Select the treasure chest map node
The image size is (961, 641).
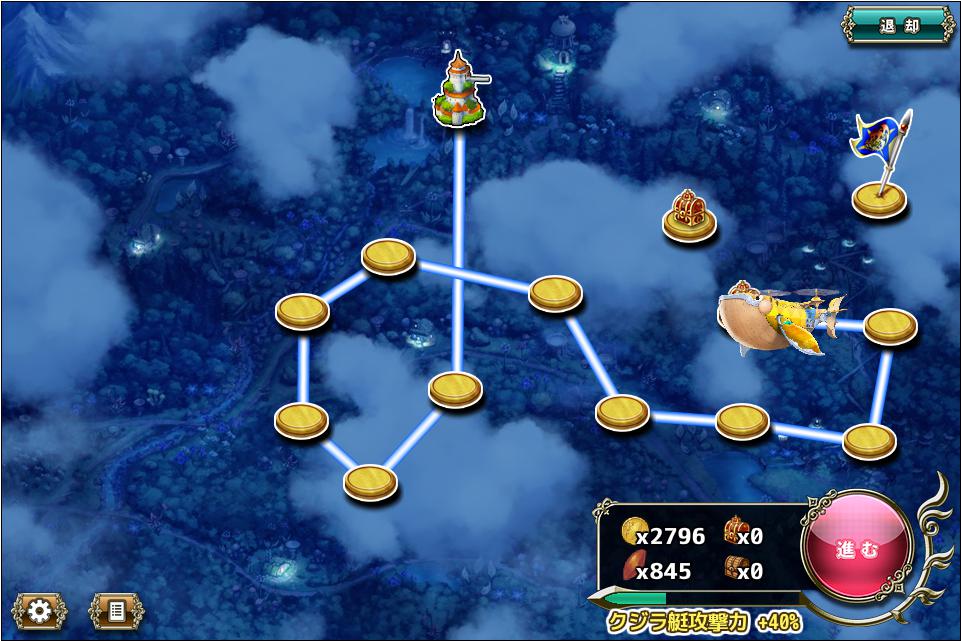[x=689, y=216]
